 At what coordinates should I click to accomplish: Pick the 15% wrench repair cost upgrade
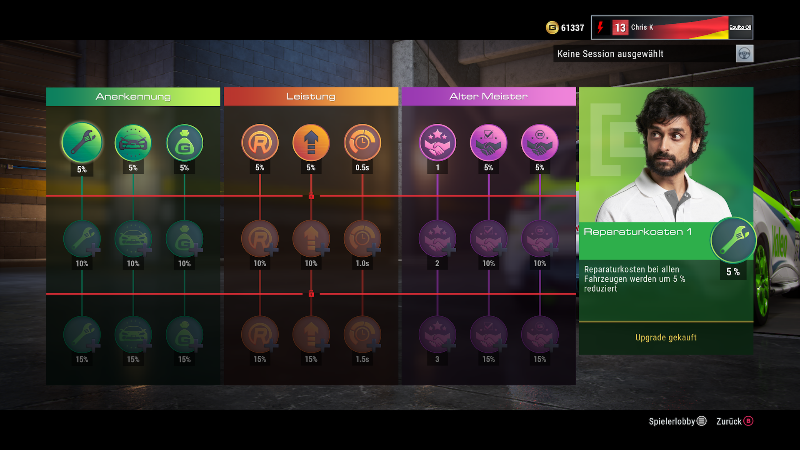tap(81, 334)
